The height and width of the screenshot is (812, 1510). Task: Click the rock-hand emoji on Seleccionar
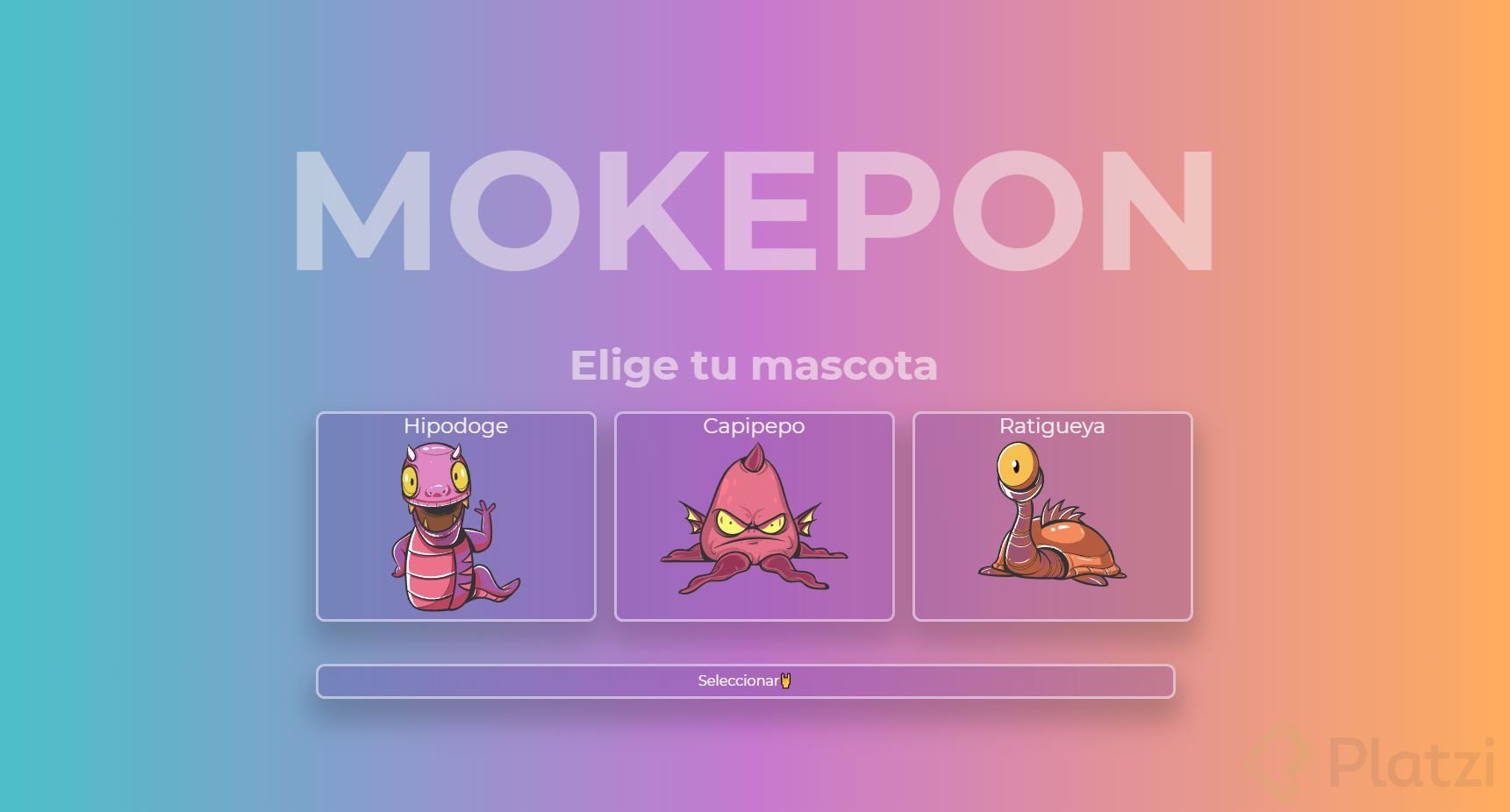(x=785, y=680)
